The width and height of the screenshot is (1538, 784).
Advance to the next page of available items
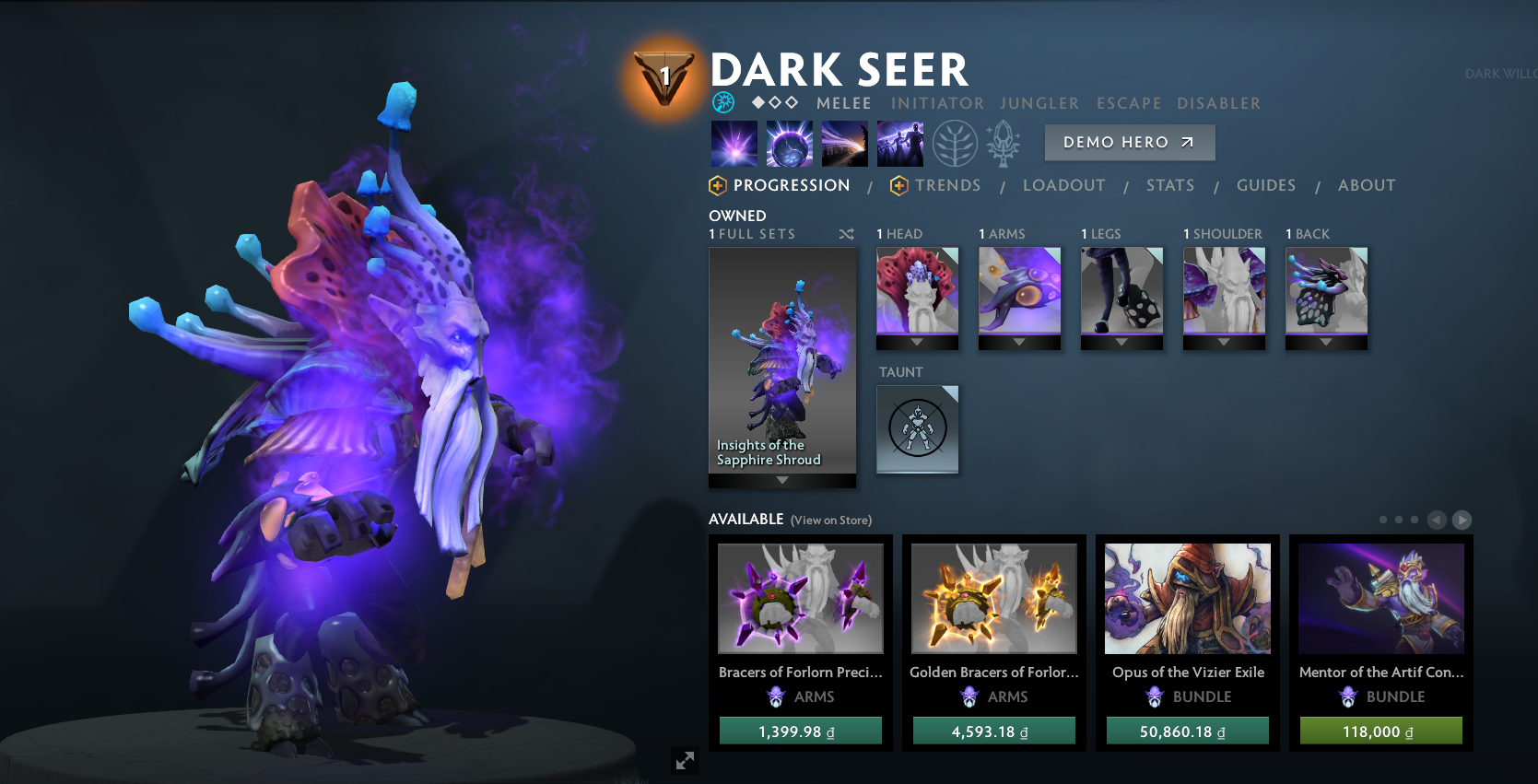point(1462,520)
